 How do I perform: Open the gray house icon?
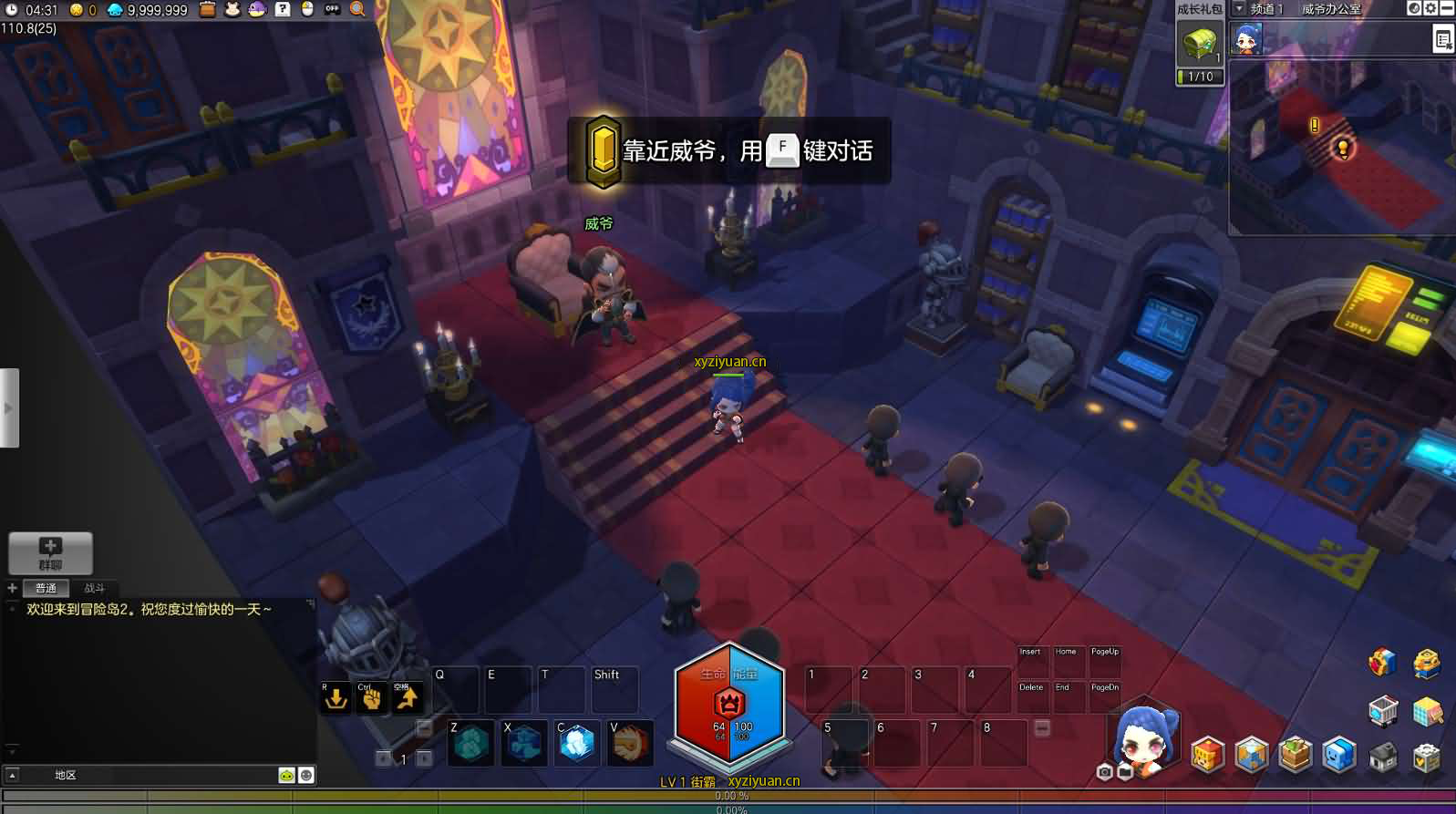pyautogui.click(x=1383, y=757)
